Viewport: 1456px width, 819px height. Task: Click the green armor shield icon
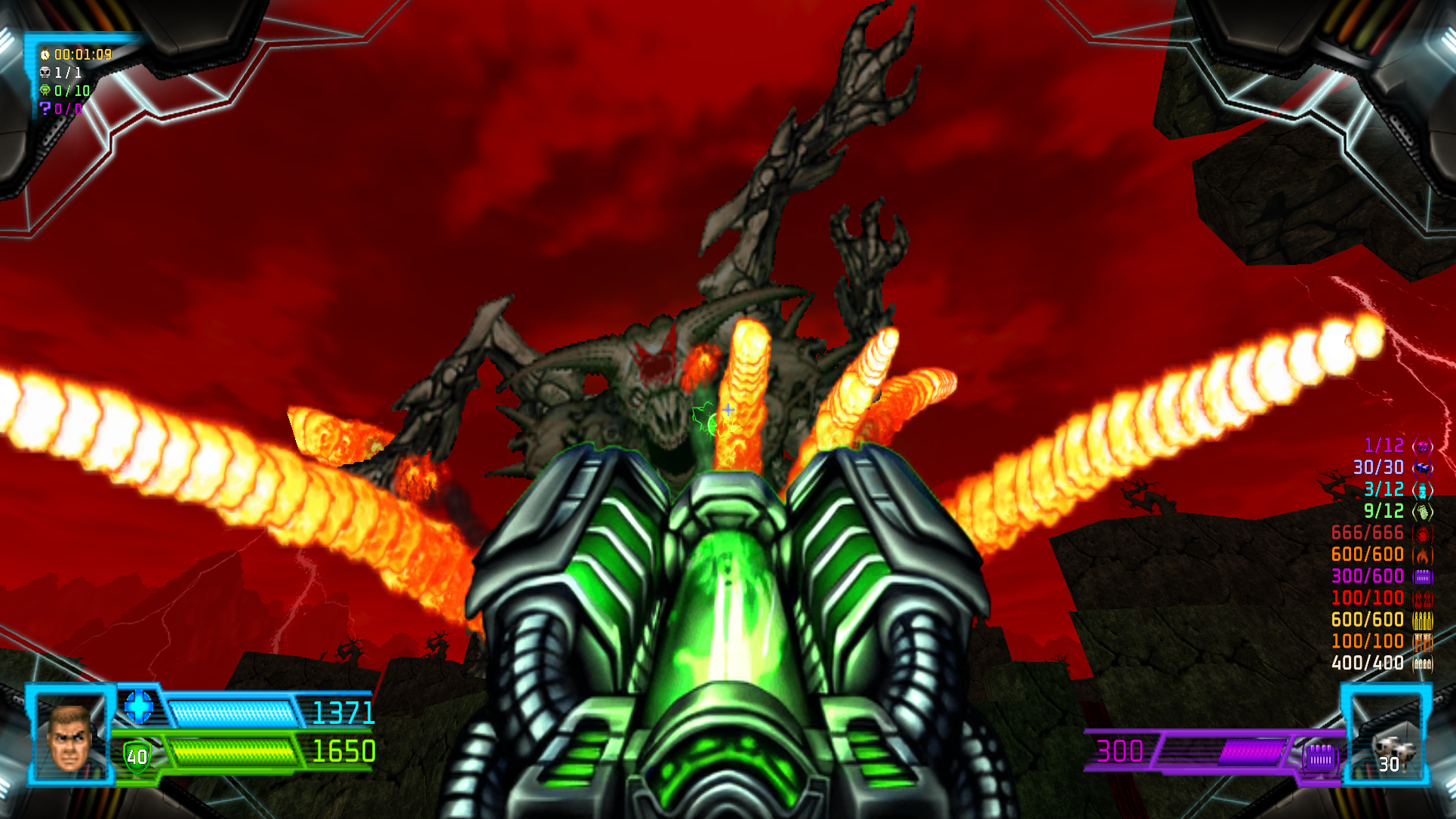pyautogui.click(x=137, y=756)
